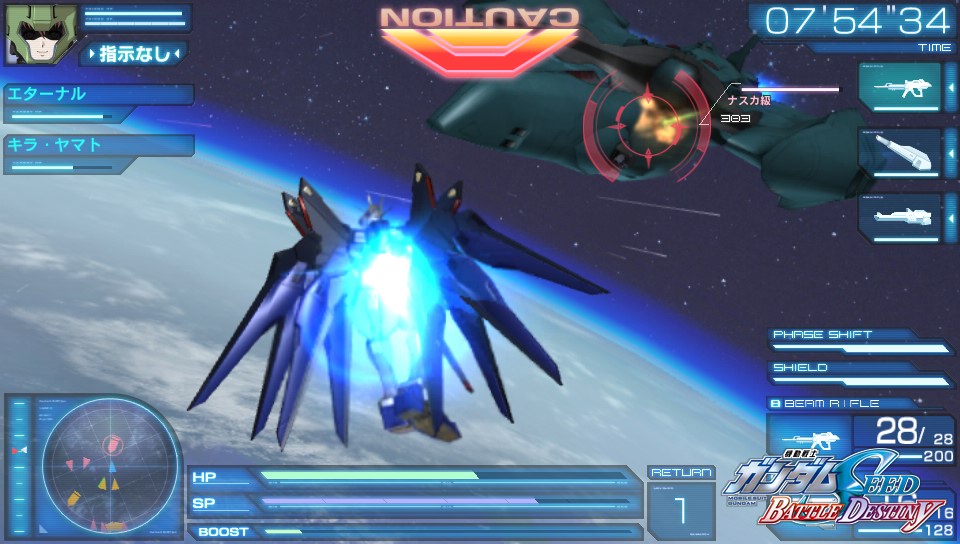Choose the キラ・ヤマト ally entry
Image resolution: width=960 pixels, height=544 pixels.
(97, 145)
